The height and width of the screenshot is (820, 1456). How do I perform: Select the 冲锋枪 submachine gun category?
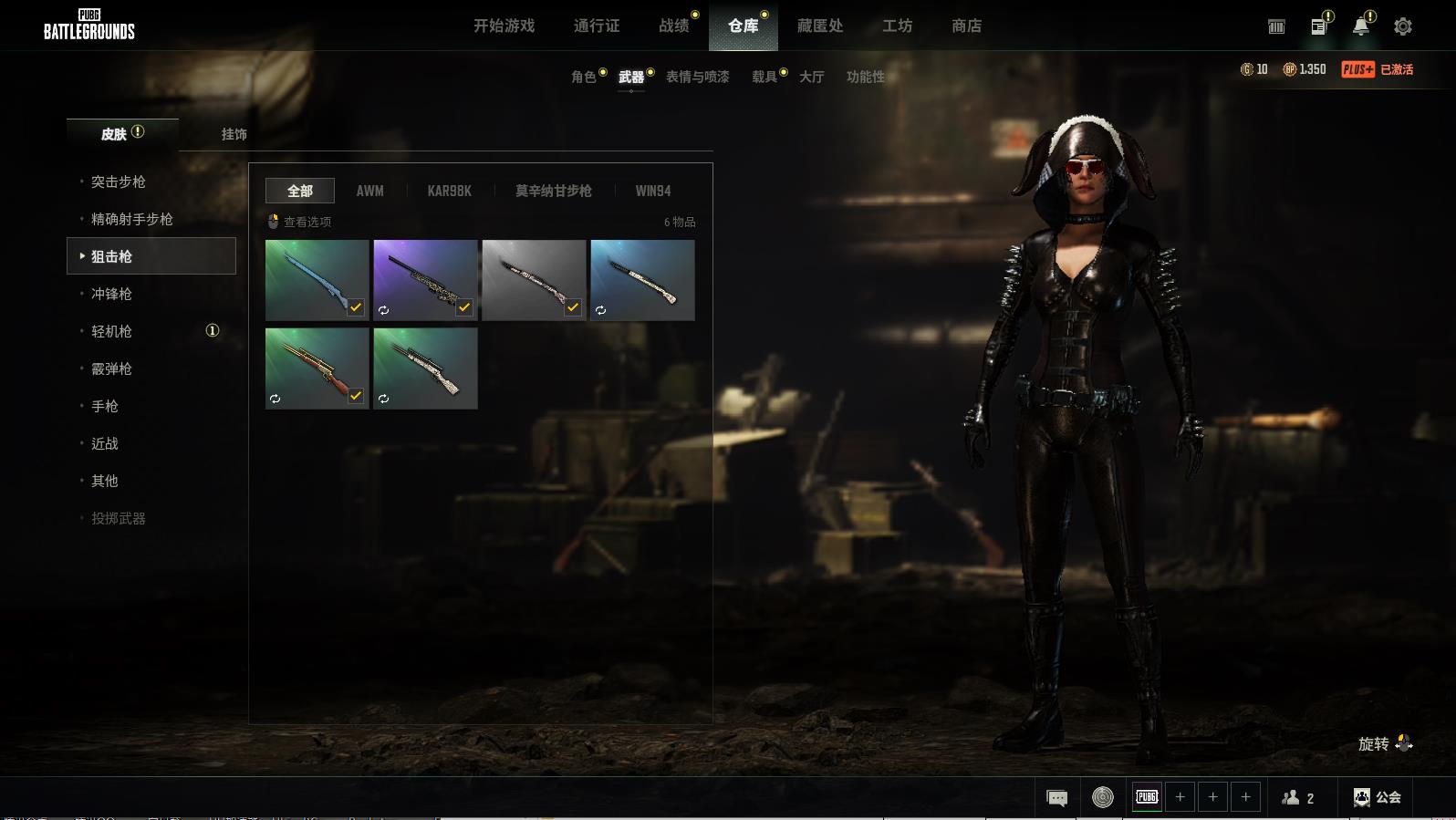pyautogui.click(x=111, y=294)
